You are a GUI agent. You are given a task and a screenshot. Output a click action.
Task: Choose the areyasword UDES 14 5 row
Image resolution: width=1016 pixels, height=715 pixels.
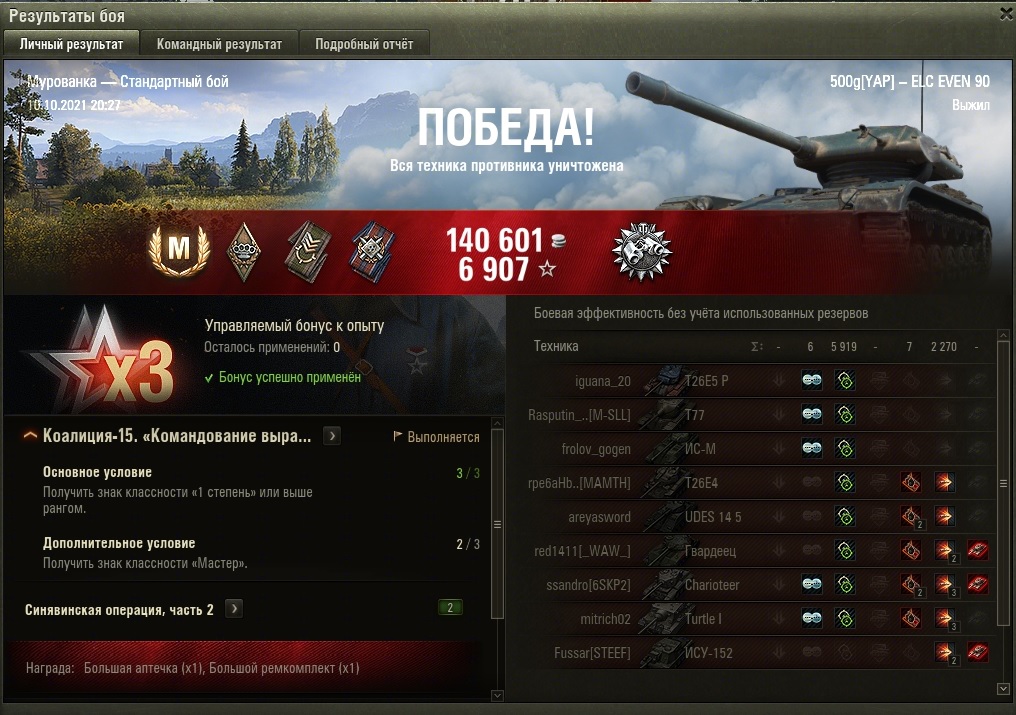point(700,517)
